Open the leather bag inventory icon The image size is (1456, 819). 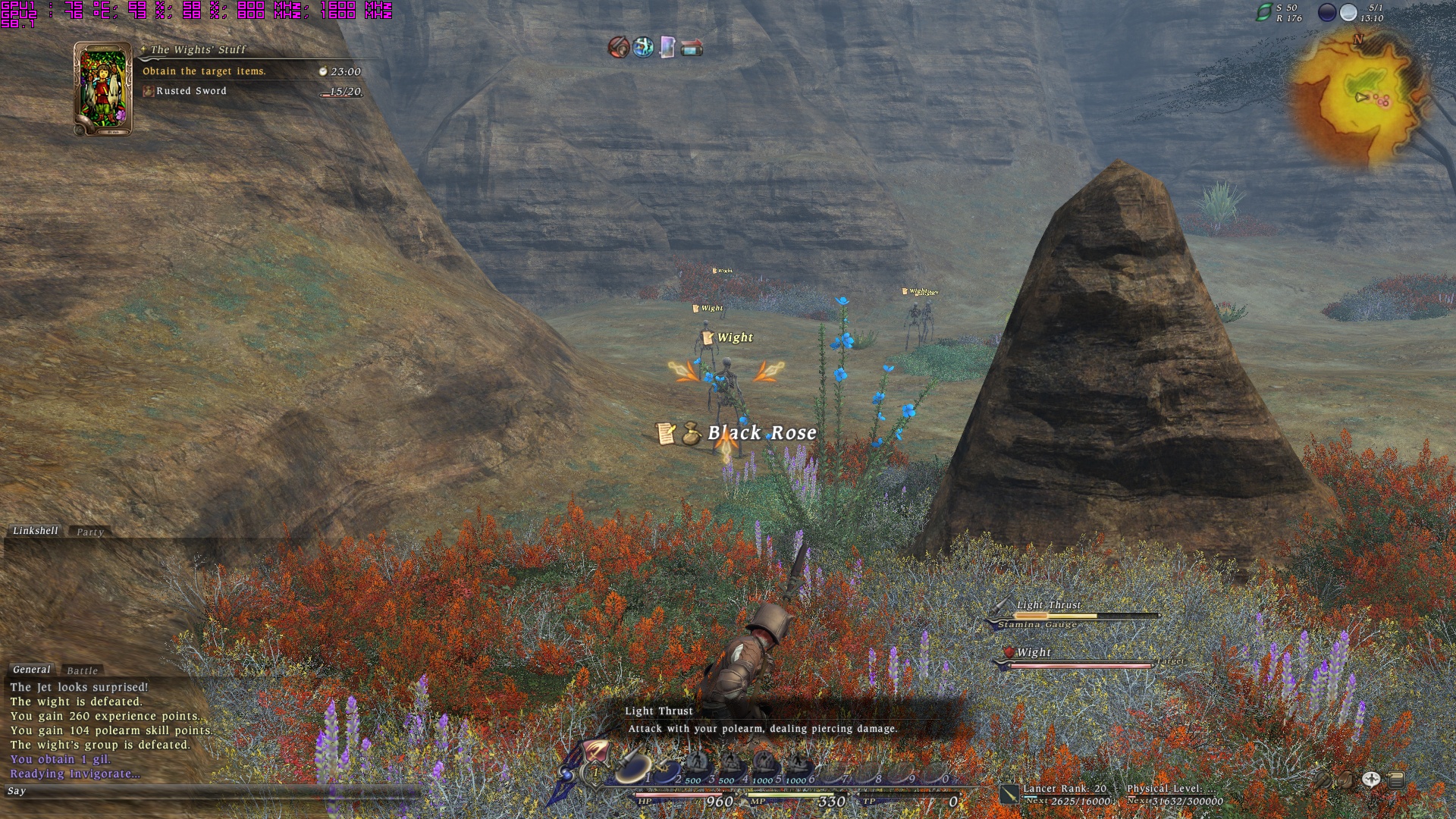tap(1345, 780)
